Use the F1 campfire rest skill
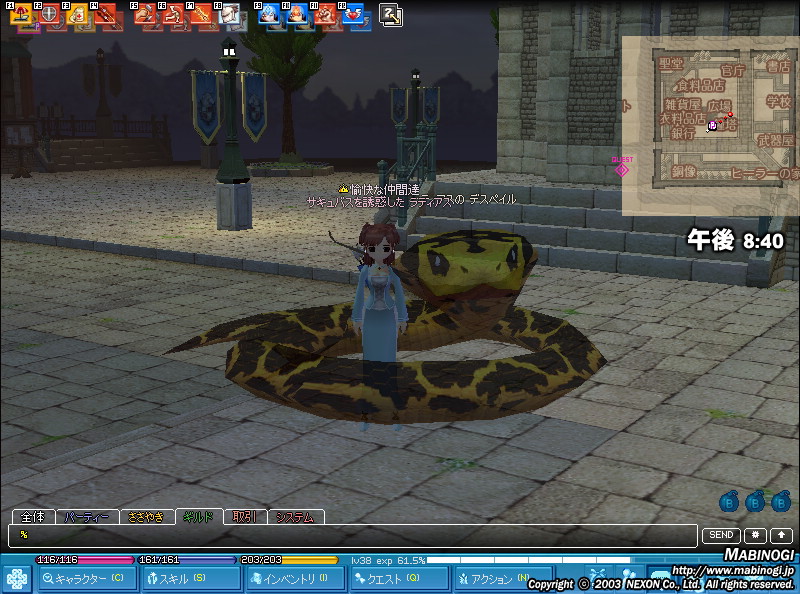800x594 pixels. [x=20, y=16]
